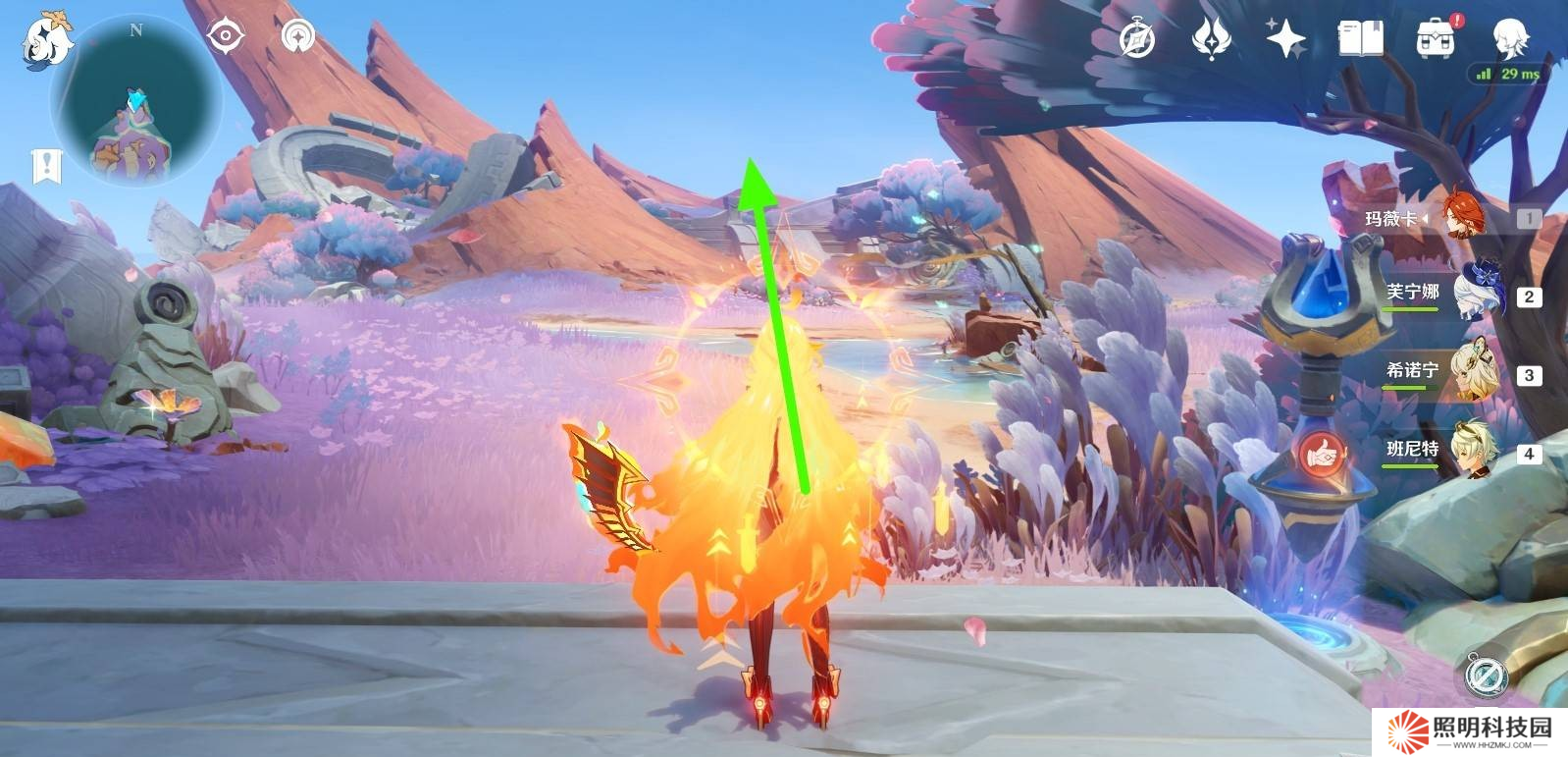Switch to party member 芙宁娜

(1478, 294)
